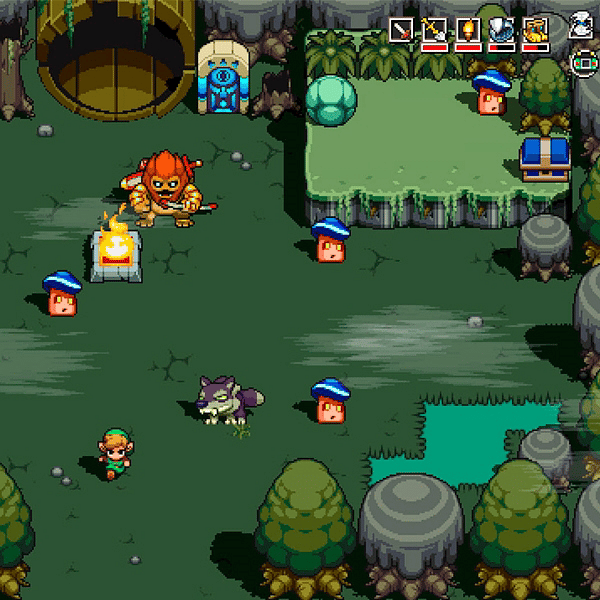
Task: Open the scroll item slot
Action: 580,27
